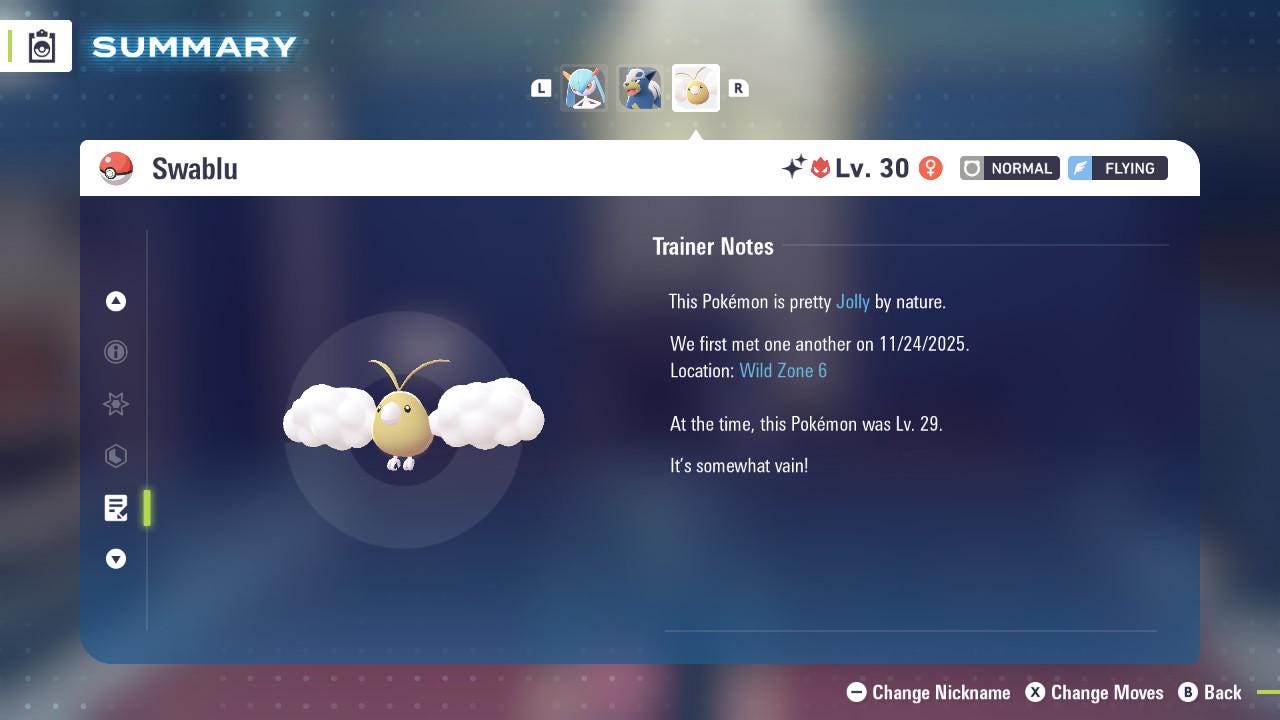Switch to the Gardevoir party thumbnail

[585, 87]
